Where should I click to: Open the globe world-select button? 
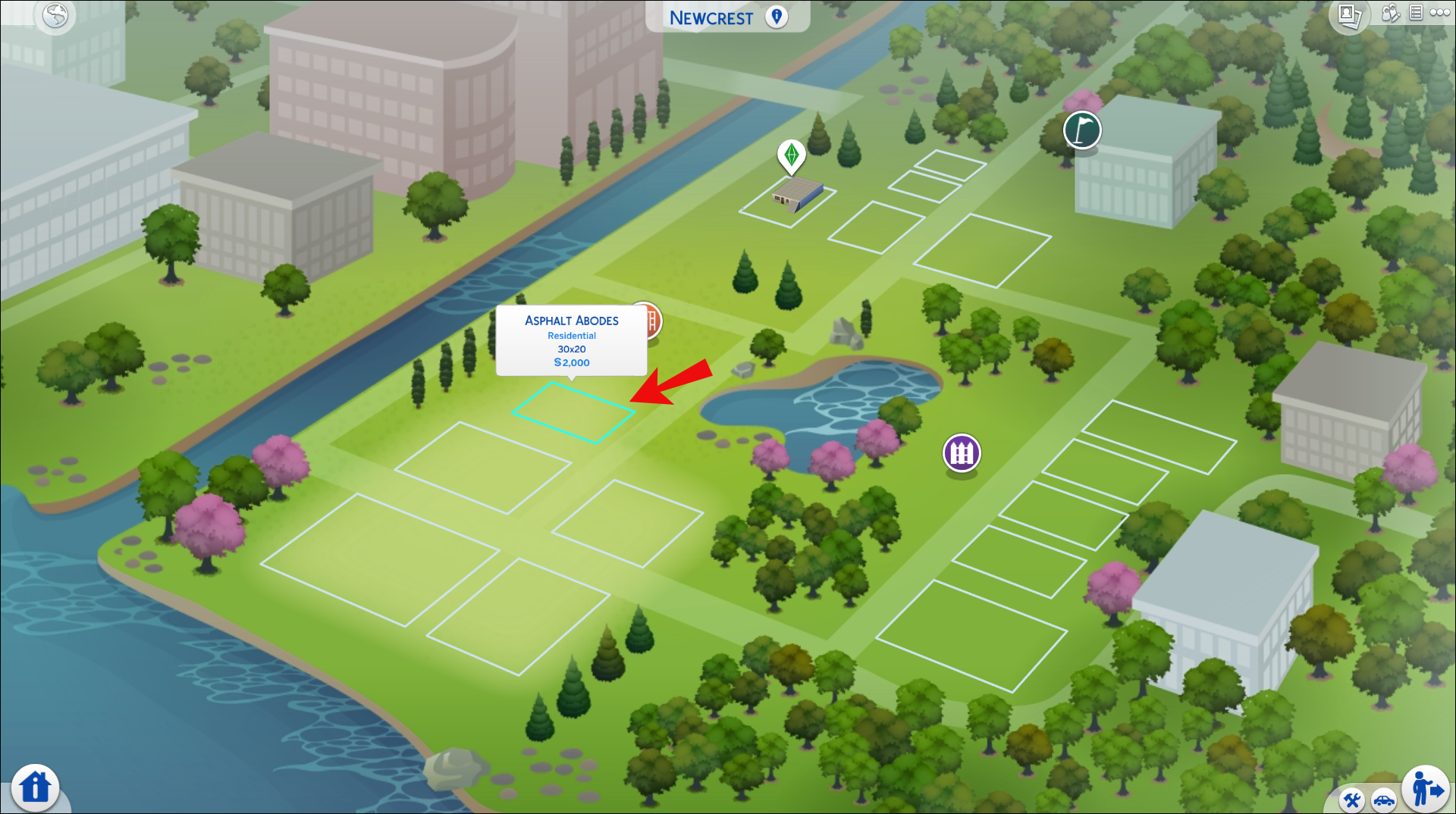pos(55,15)
